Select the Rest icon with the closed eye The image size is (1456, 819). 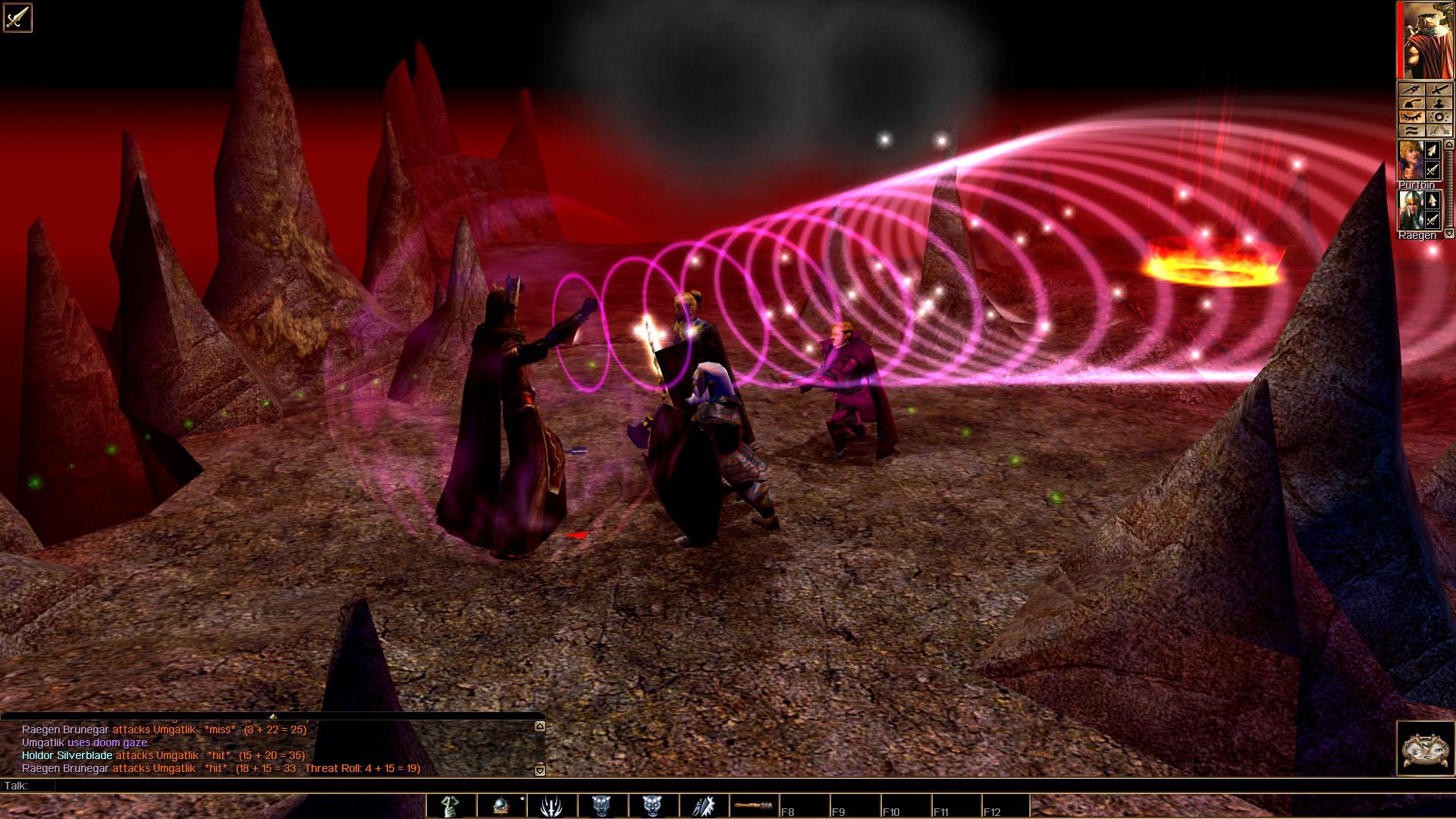tap(1410, 116)
